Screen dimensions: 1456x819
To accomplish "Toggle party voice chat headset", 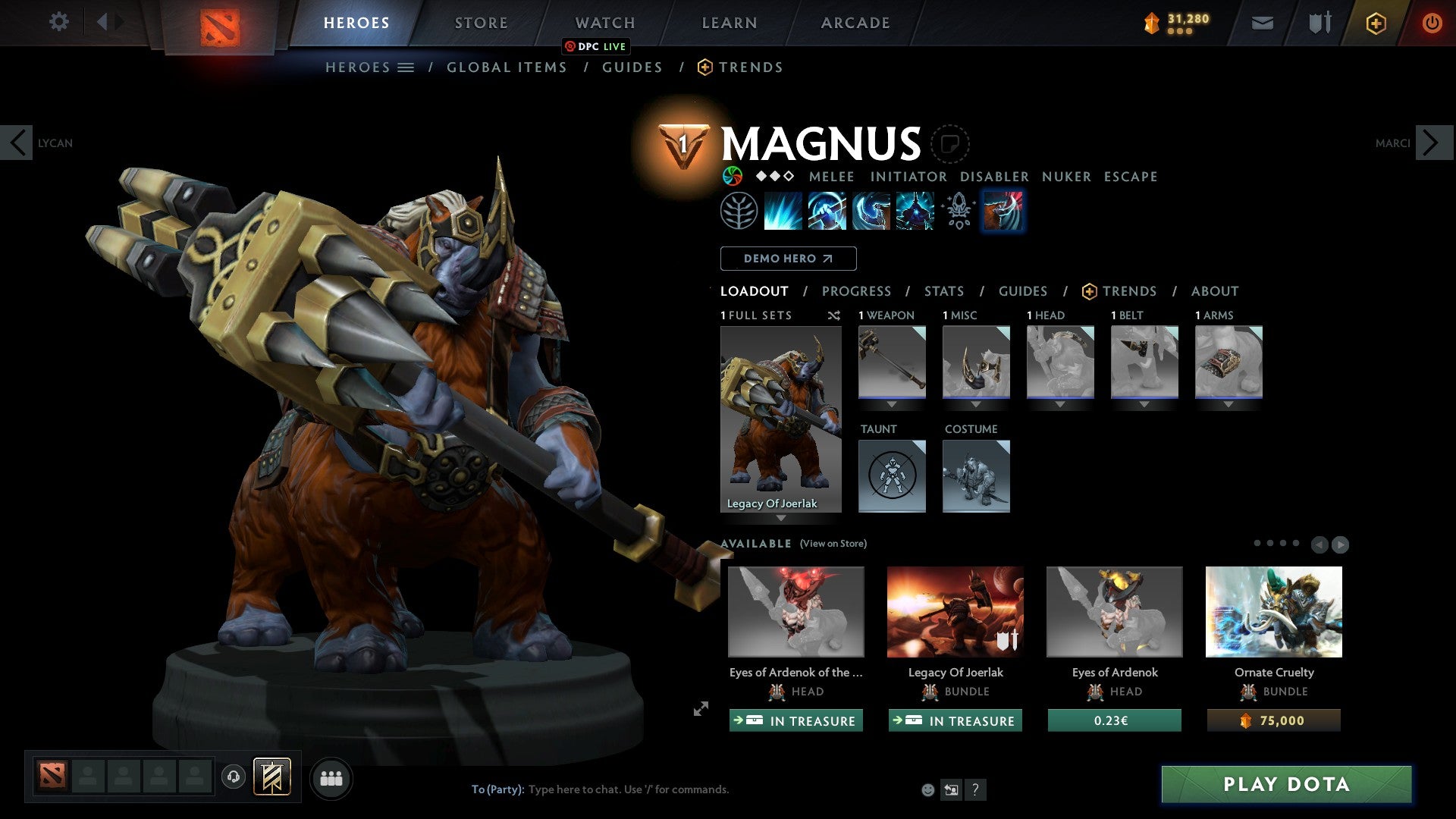I will (233, 777).
